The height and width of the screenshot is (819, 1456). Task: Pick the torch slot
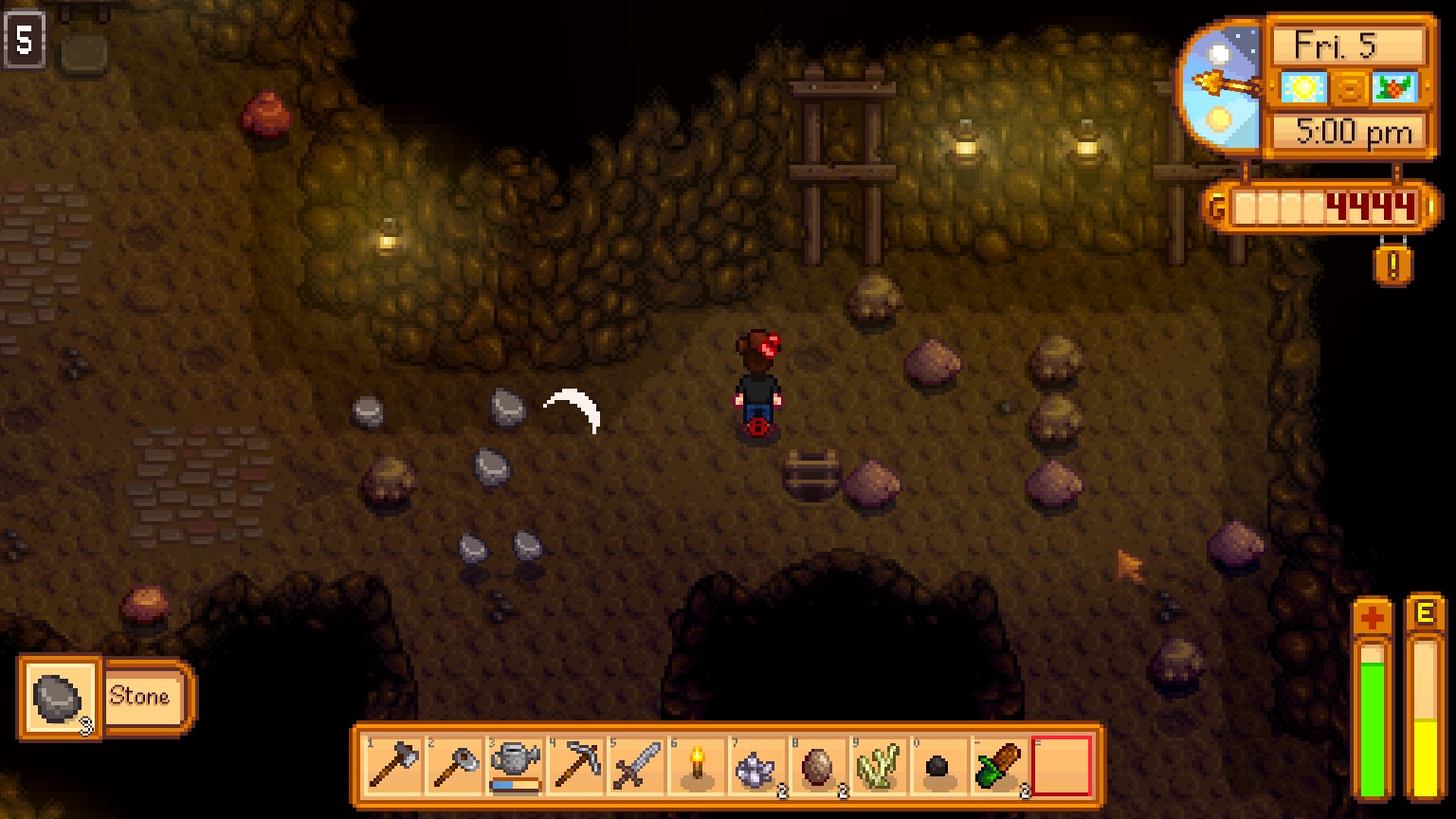tap(698, 765)
